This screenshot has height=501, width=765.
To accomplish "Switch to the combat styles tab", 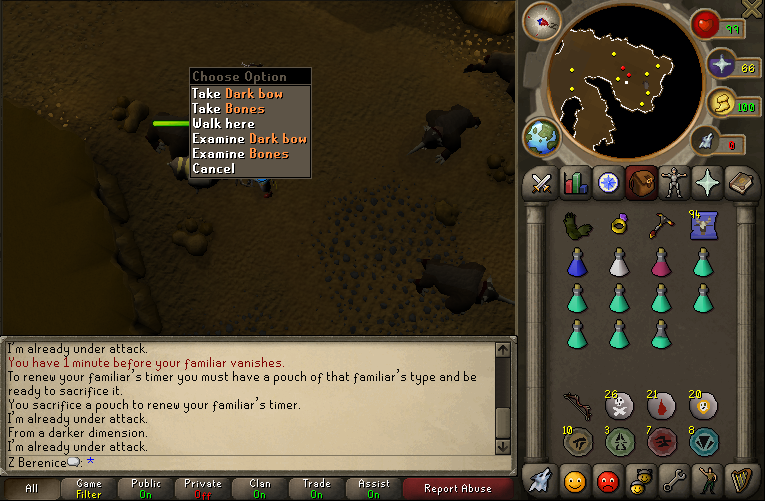I will click(542, 183).
